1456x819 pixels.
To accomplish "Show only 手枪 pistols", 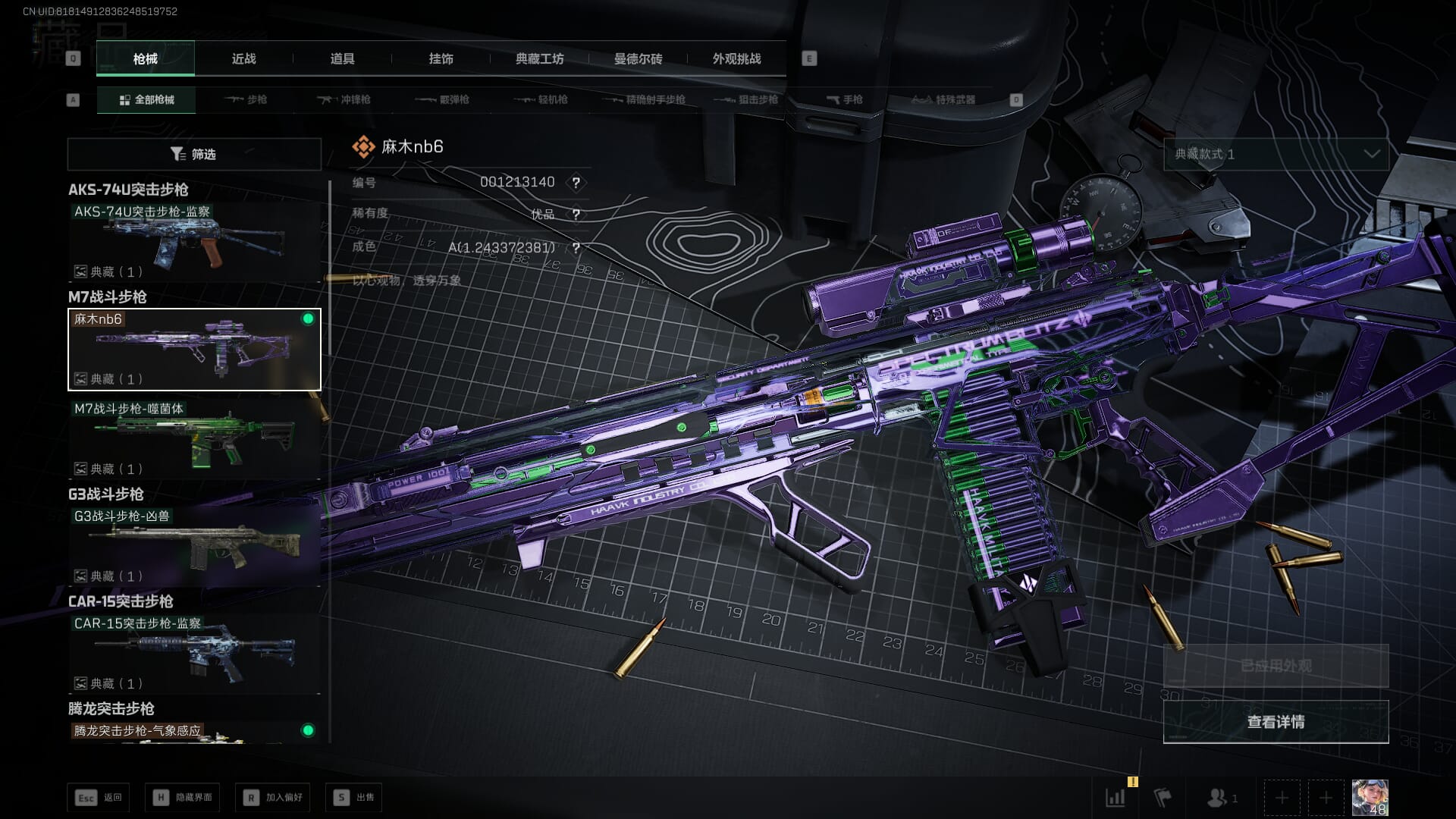I will point(845,99).
